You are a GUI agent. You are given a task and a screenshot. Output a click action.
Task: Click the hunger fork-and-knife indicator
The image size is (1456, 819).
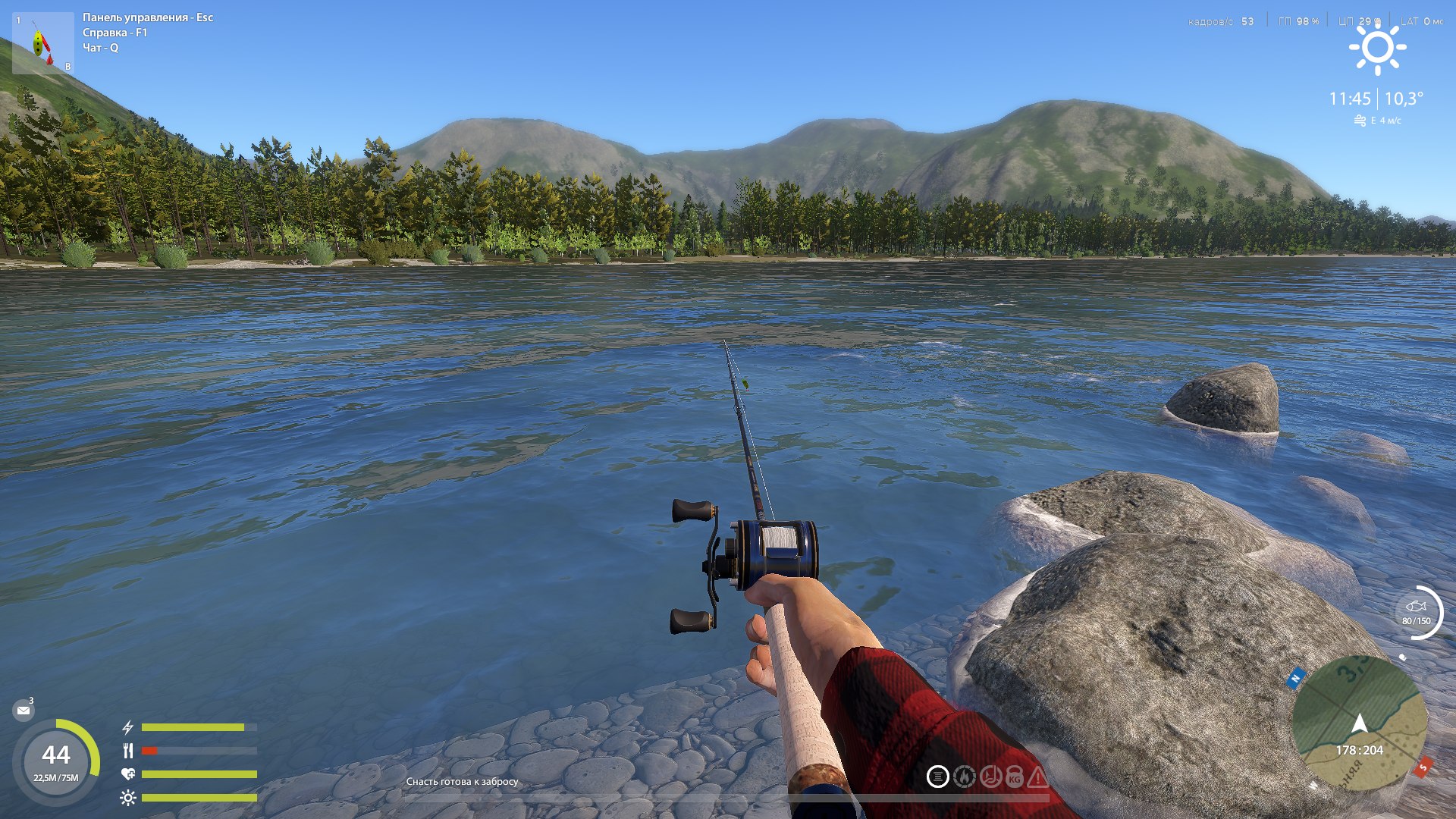[128, 751]
